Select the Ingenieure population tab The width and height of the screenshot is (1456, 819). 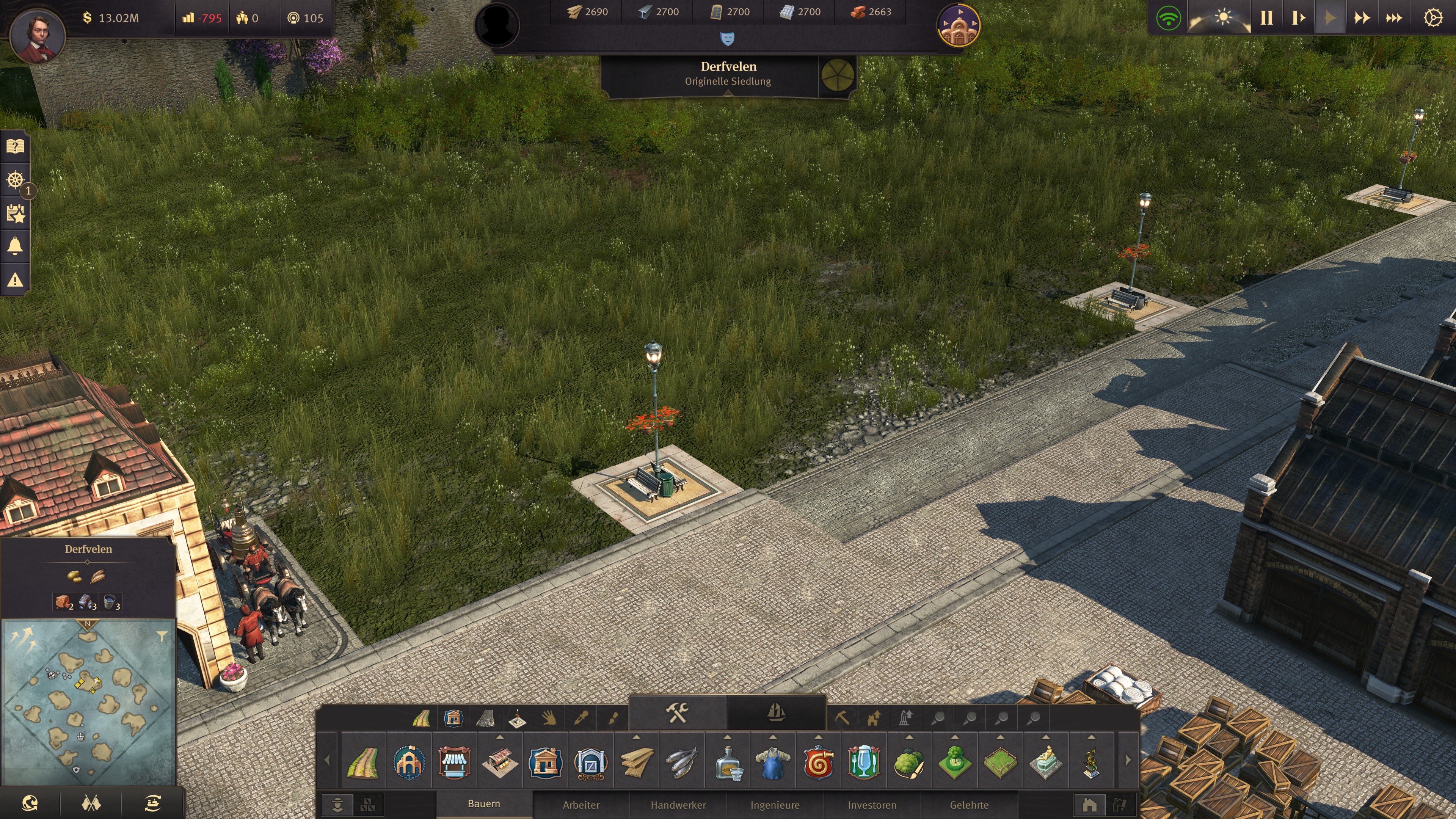pos(775,805)
